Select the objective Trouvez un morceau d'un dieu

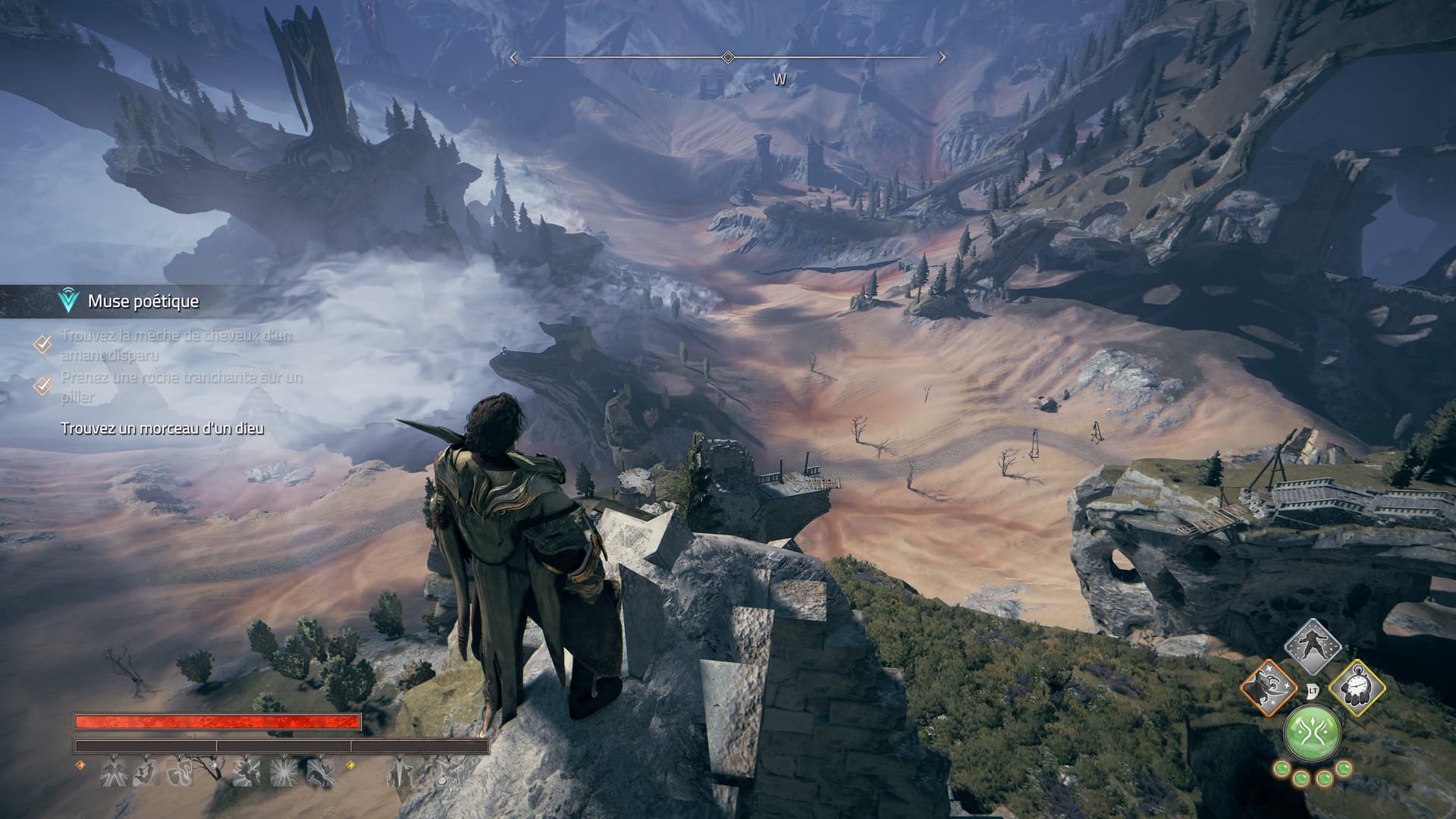(162, 429)
